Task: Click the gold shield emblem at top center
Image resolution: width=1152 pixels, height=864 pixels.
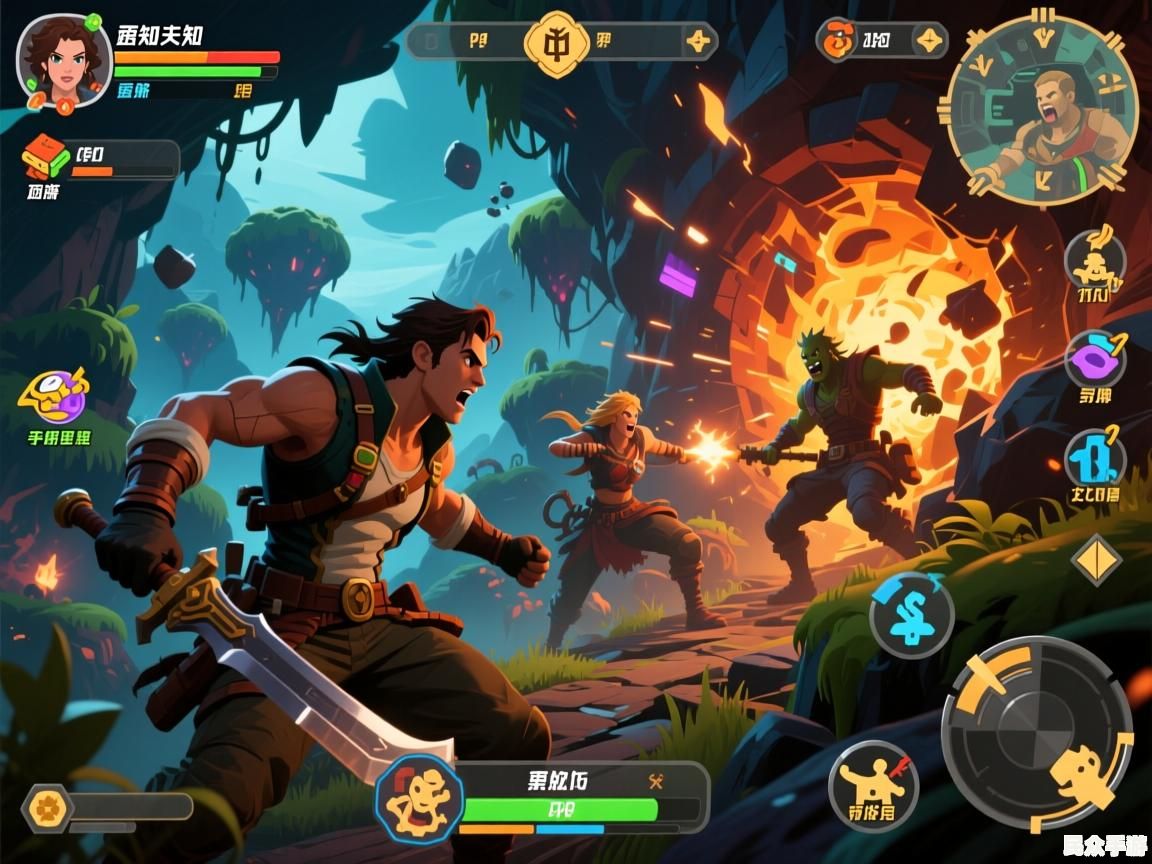Action: (x=557, y=42)
